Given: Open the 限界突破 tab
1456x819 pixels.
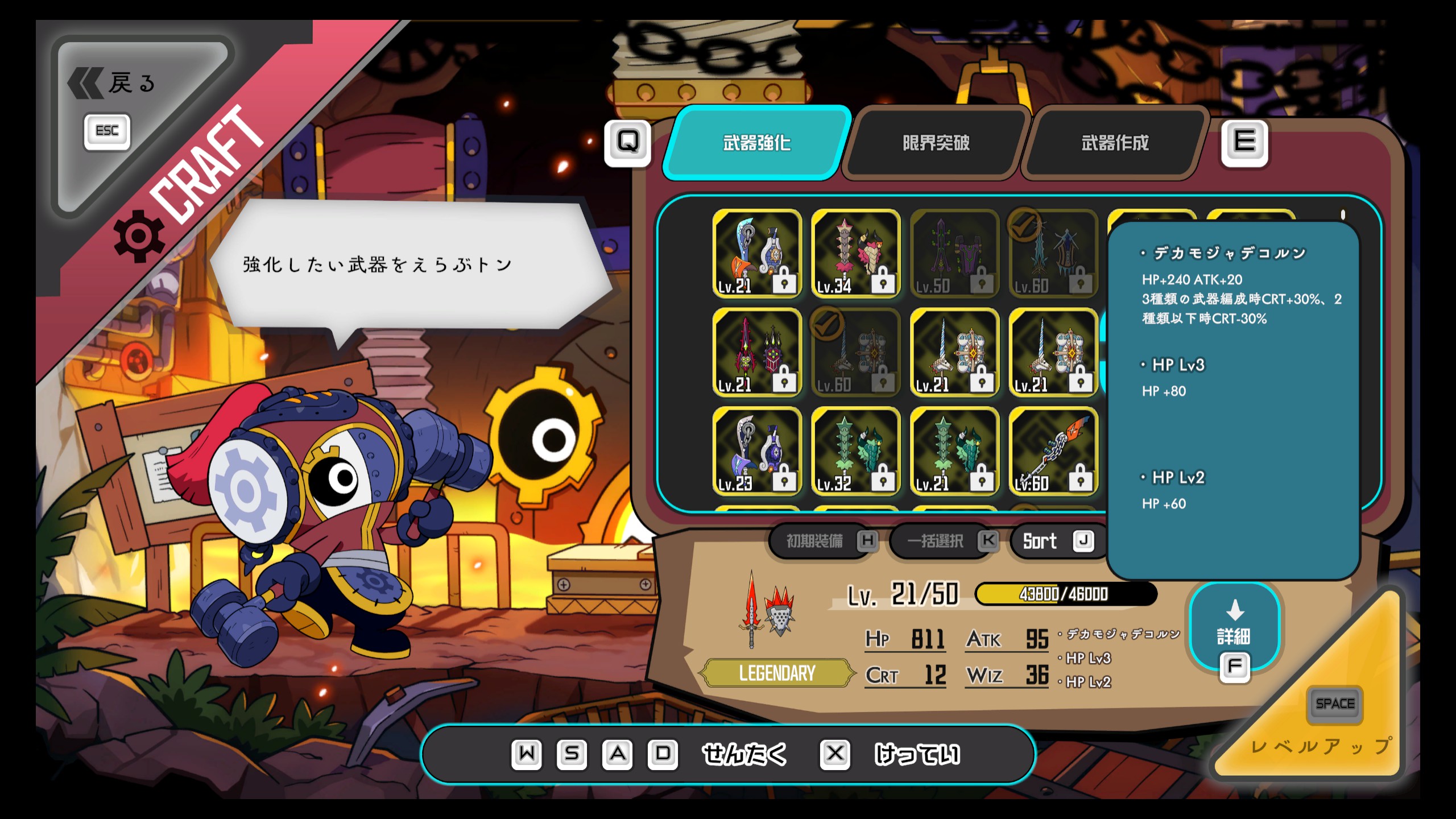Looking at the screenshot, I should [936, 143].
